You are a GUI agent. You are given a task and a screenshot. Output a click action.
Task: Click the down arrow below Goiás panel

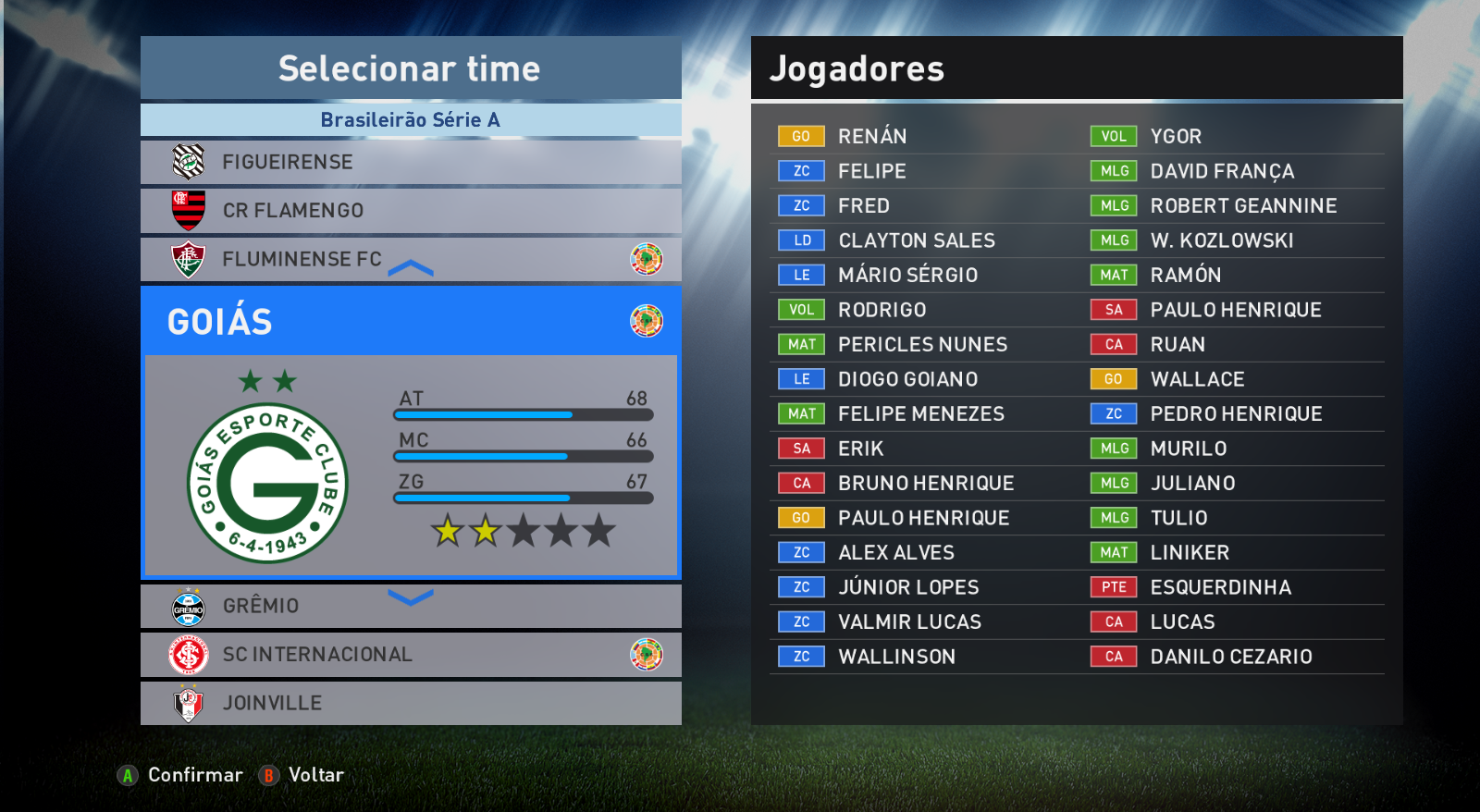pyautogui.click(x=411, y=597)
